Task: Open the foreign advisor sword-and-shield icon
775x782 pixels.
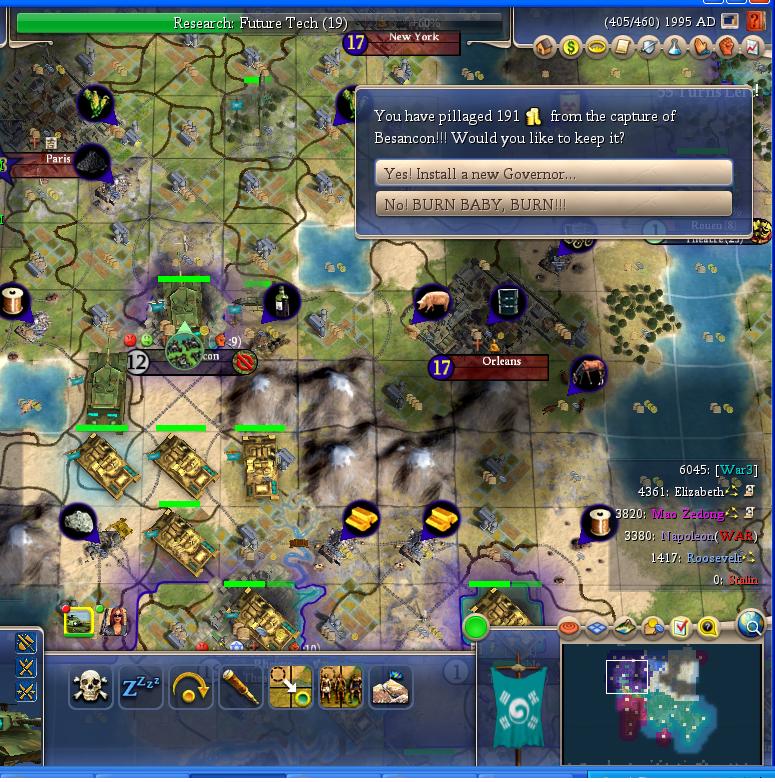Action: [649, 47]
